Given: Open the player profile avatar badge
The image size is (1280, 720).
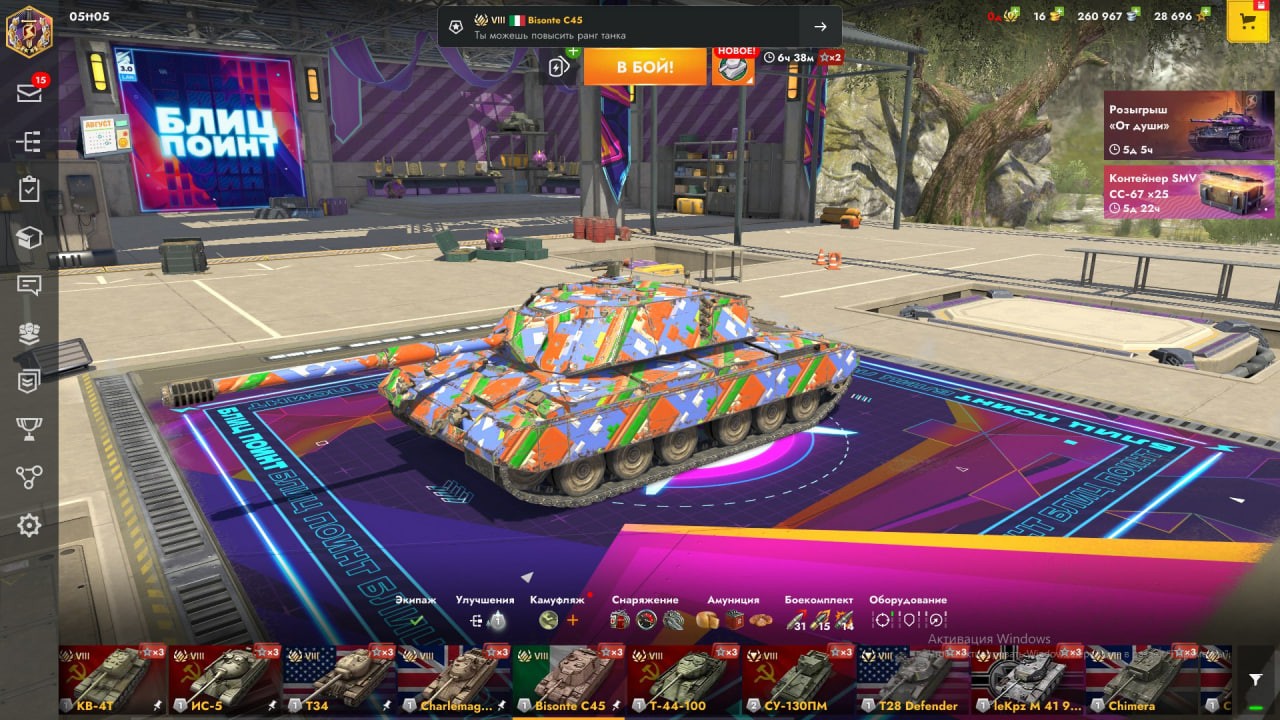Looking at the screenshot, I should coord(29,31).
